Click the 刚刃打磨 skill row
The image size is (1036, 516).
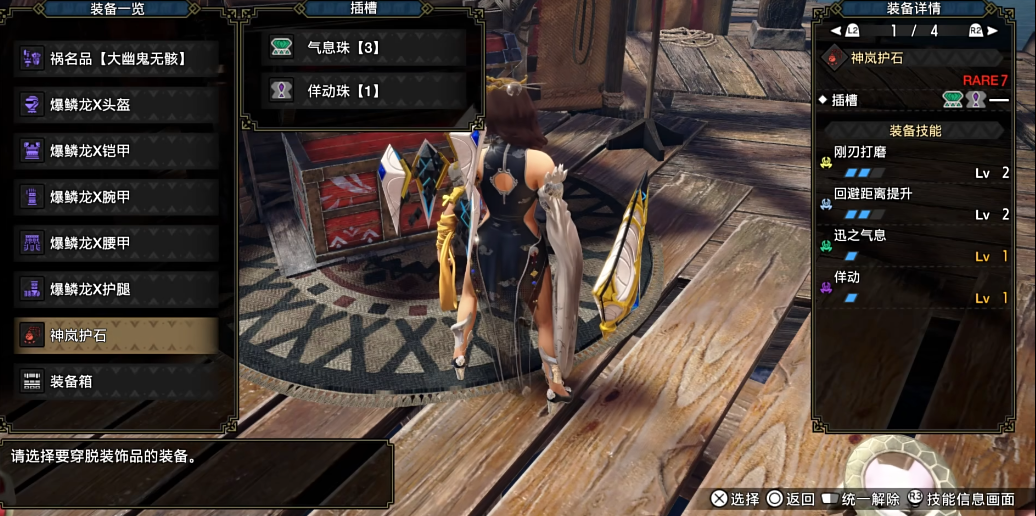pos(914,162)
